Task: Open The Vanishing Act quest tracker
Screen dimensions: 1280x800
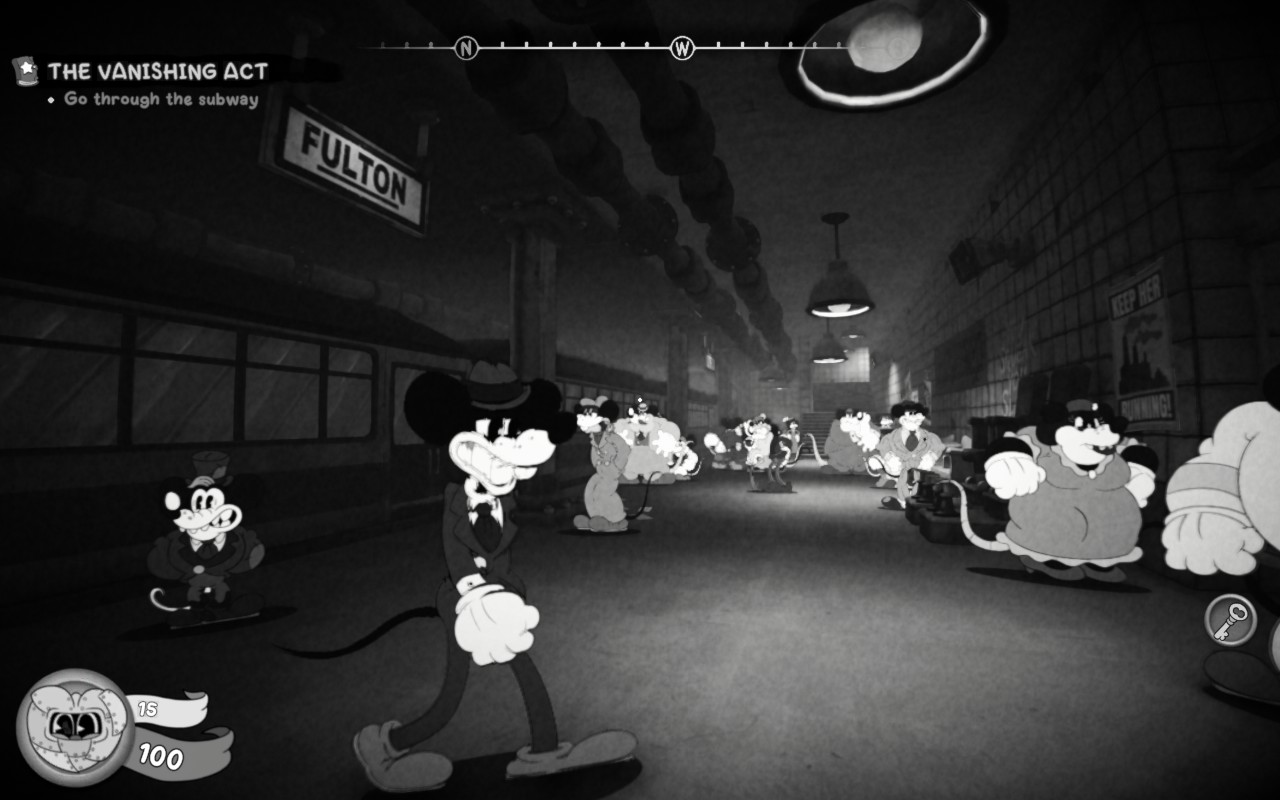Action: (158, 71)
